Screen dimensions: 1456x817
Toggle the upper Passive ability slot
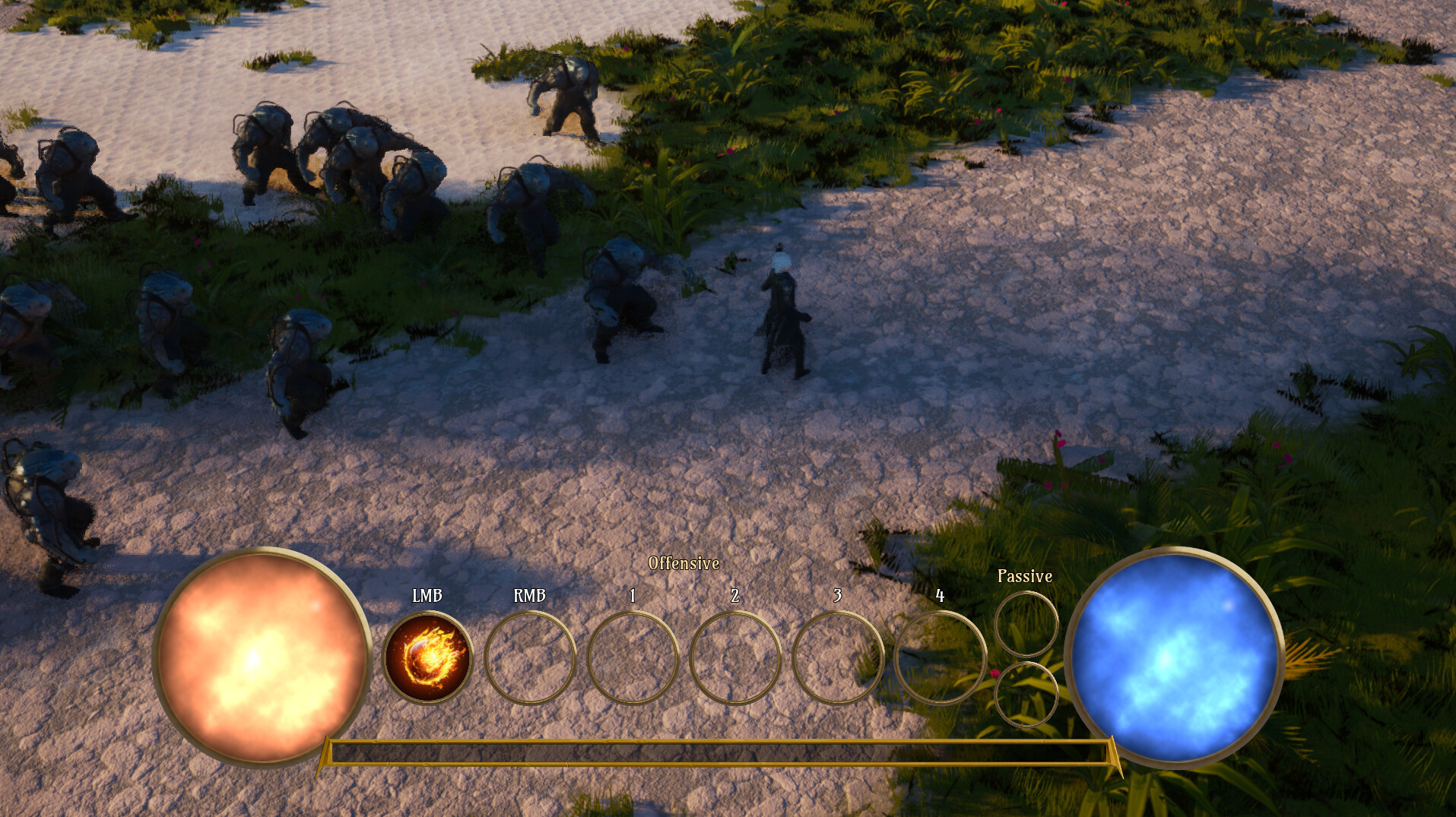pos(1026,625)
